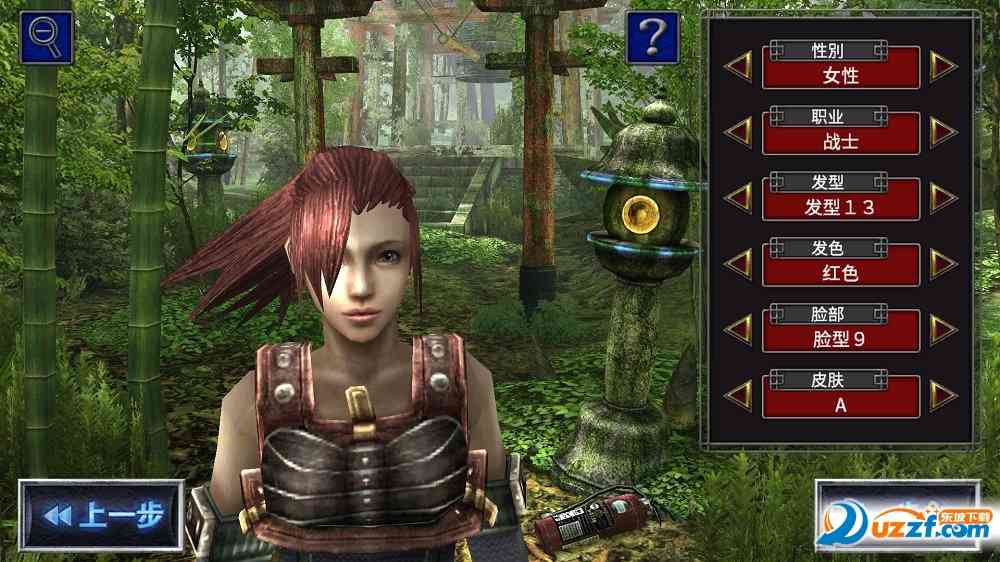1000x562 pixels.
Task: Click the magnifier zoom-out icon
Action: click(46, 37)
